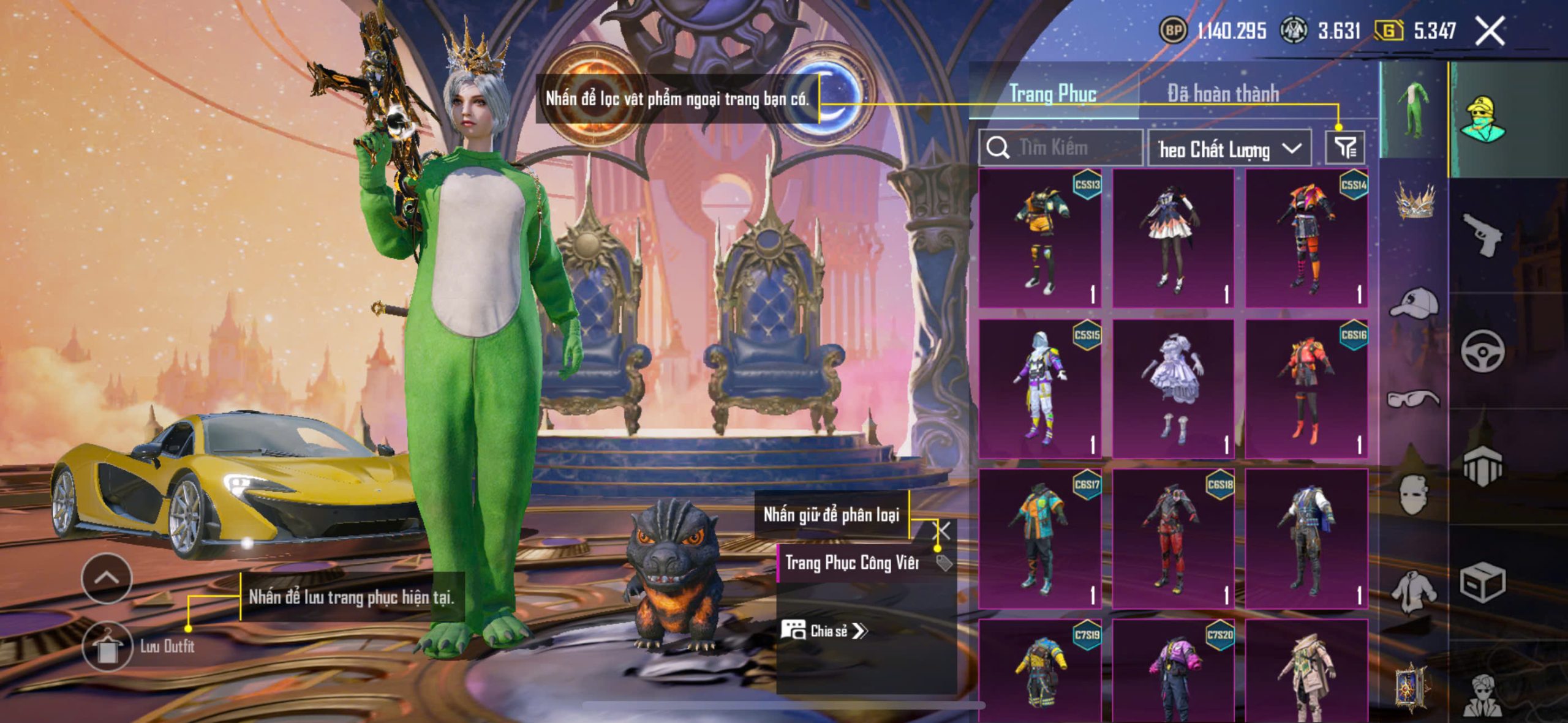Close the inventory screen
1568x723 pixels.
1490,31
